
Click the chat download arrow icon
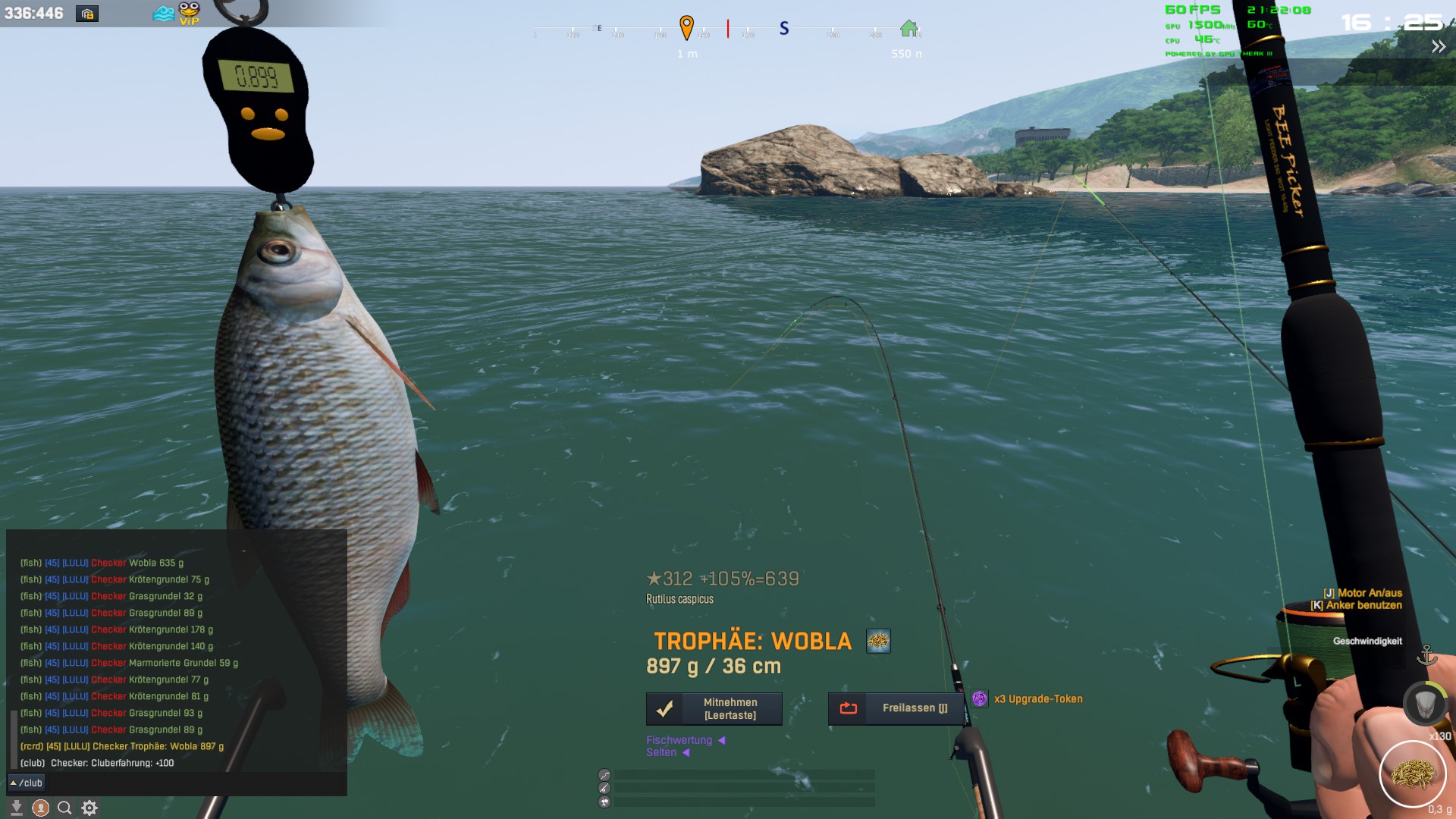tap(16, 808)
